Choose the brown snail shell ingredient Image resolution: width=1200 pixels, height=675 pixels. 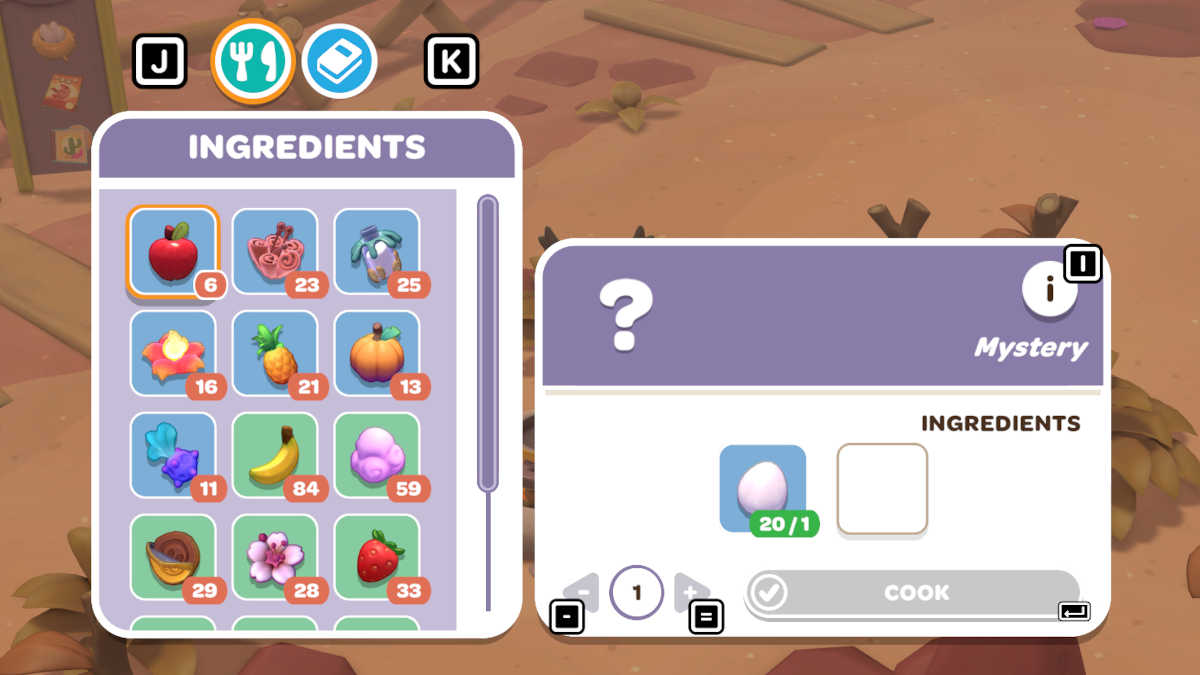[174, 558]
